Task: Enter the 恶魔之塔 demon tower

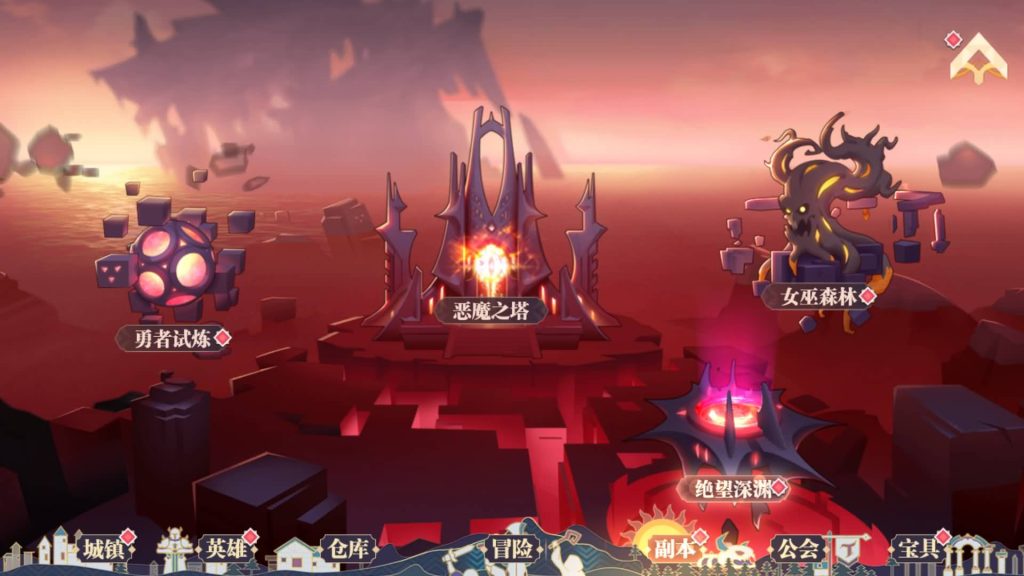Action: click(490, 309)
